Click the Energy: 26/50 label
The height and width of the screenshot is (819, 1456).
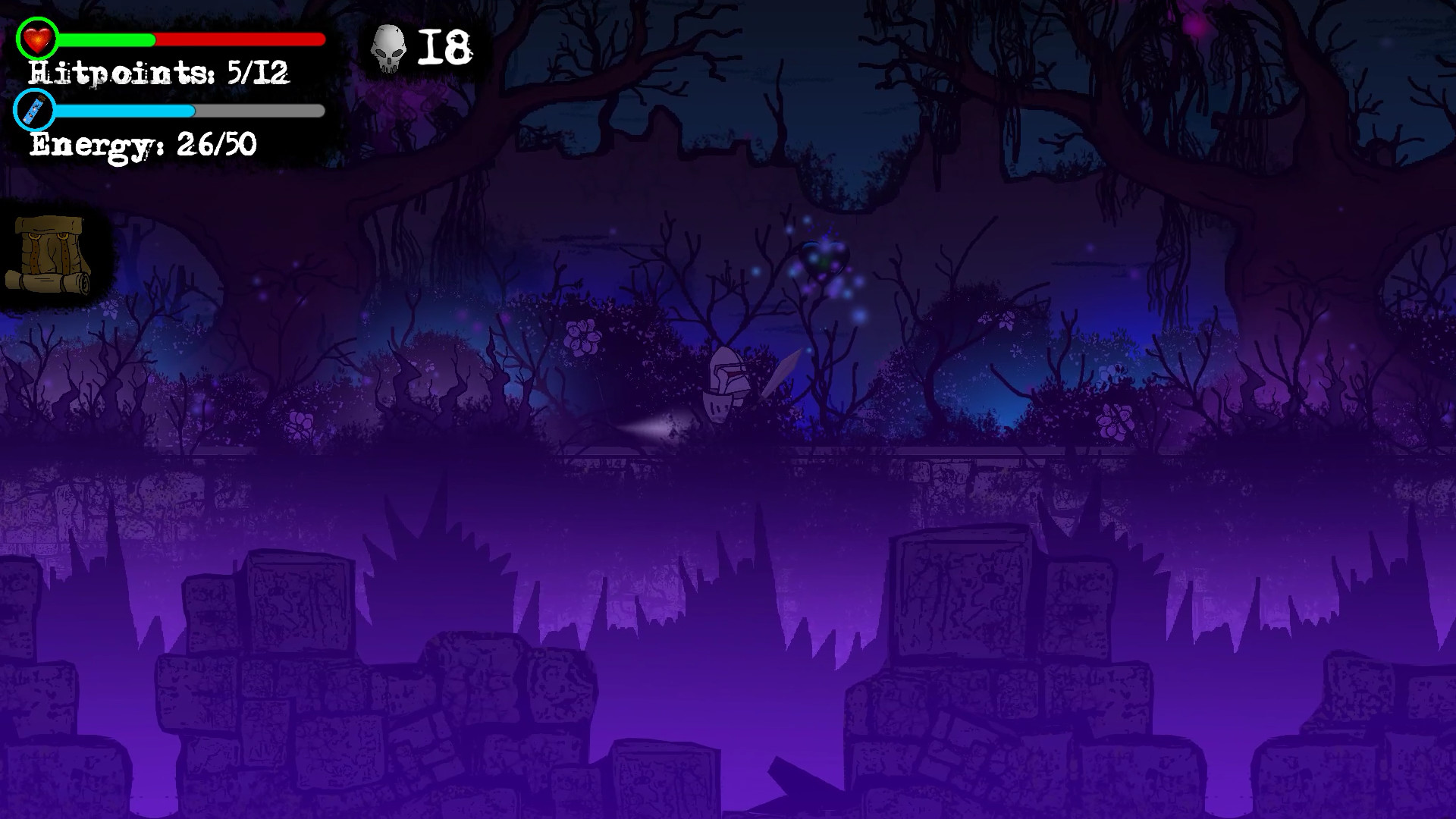[144, 143]
